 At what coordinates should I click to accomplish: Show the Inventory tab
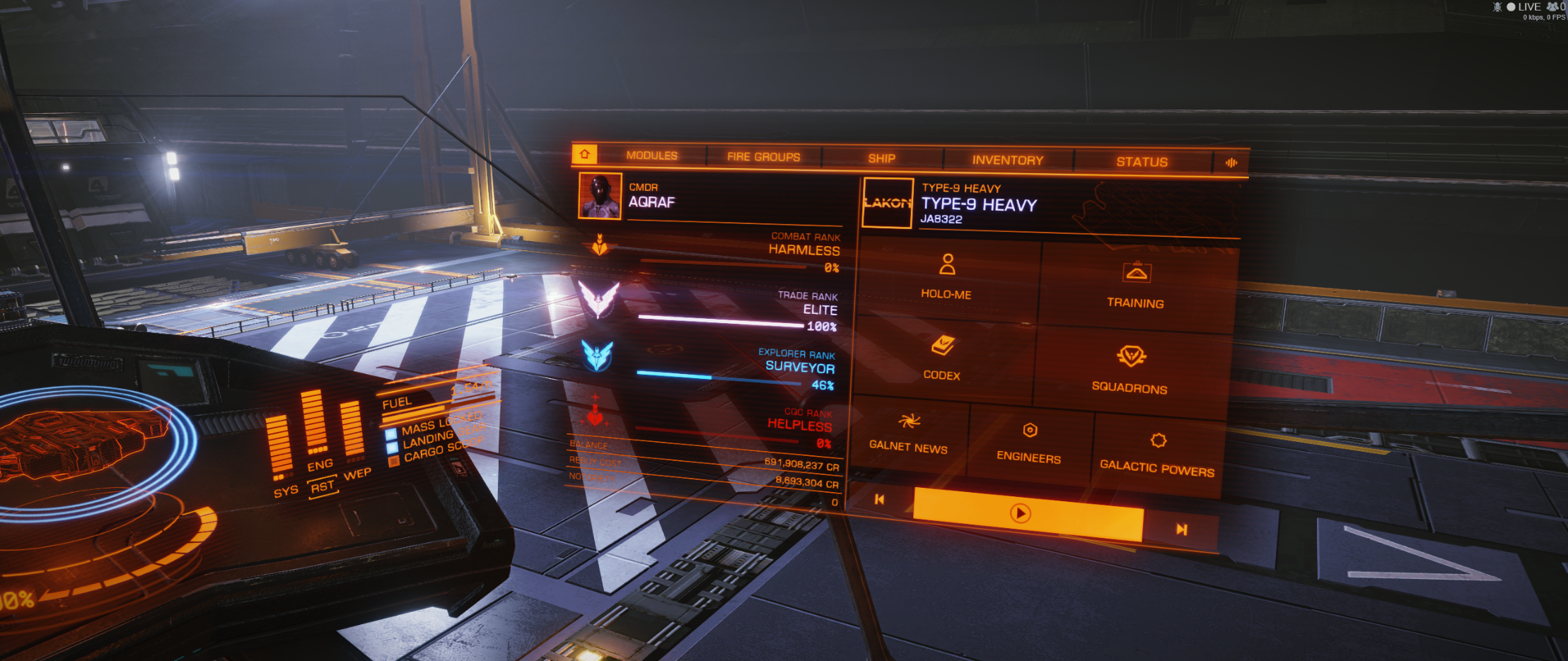(1007, 160)
